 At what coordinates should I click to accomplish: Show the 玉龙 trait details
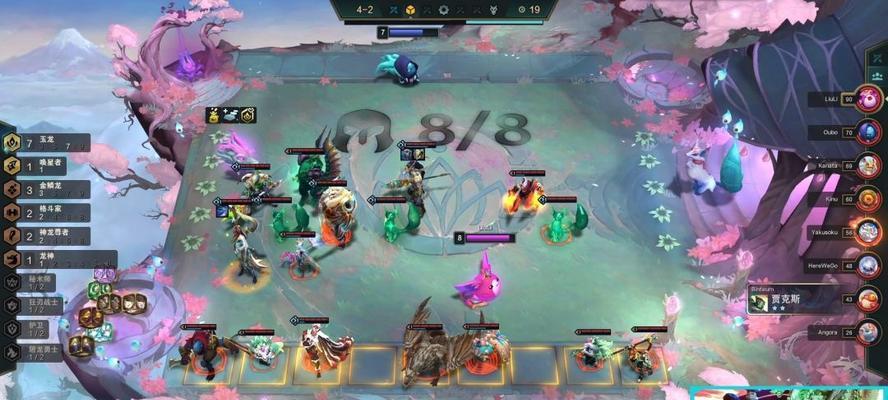click(x=45, y=143)
